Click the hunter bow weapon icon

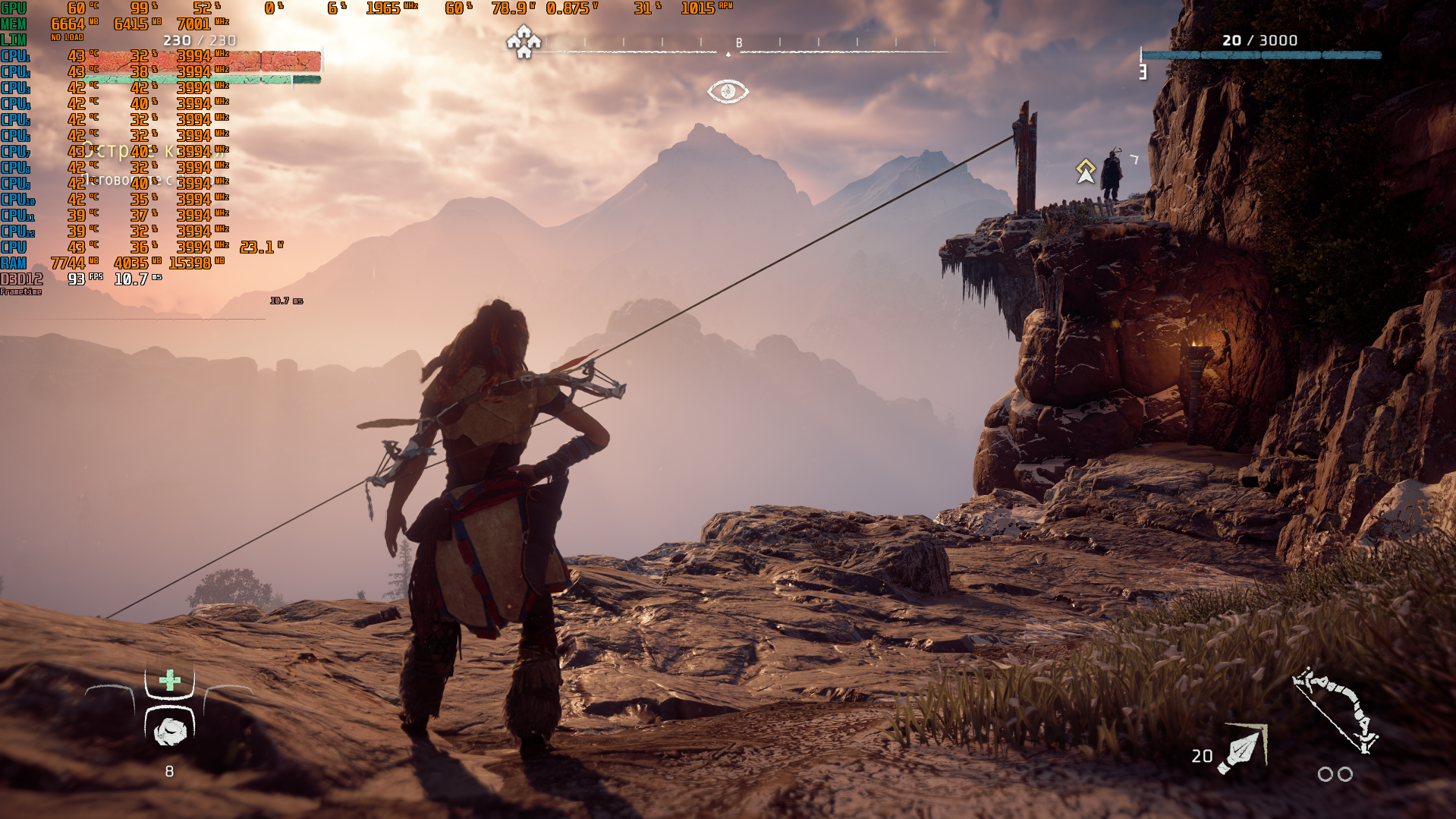coord(1336,710)
